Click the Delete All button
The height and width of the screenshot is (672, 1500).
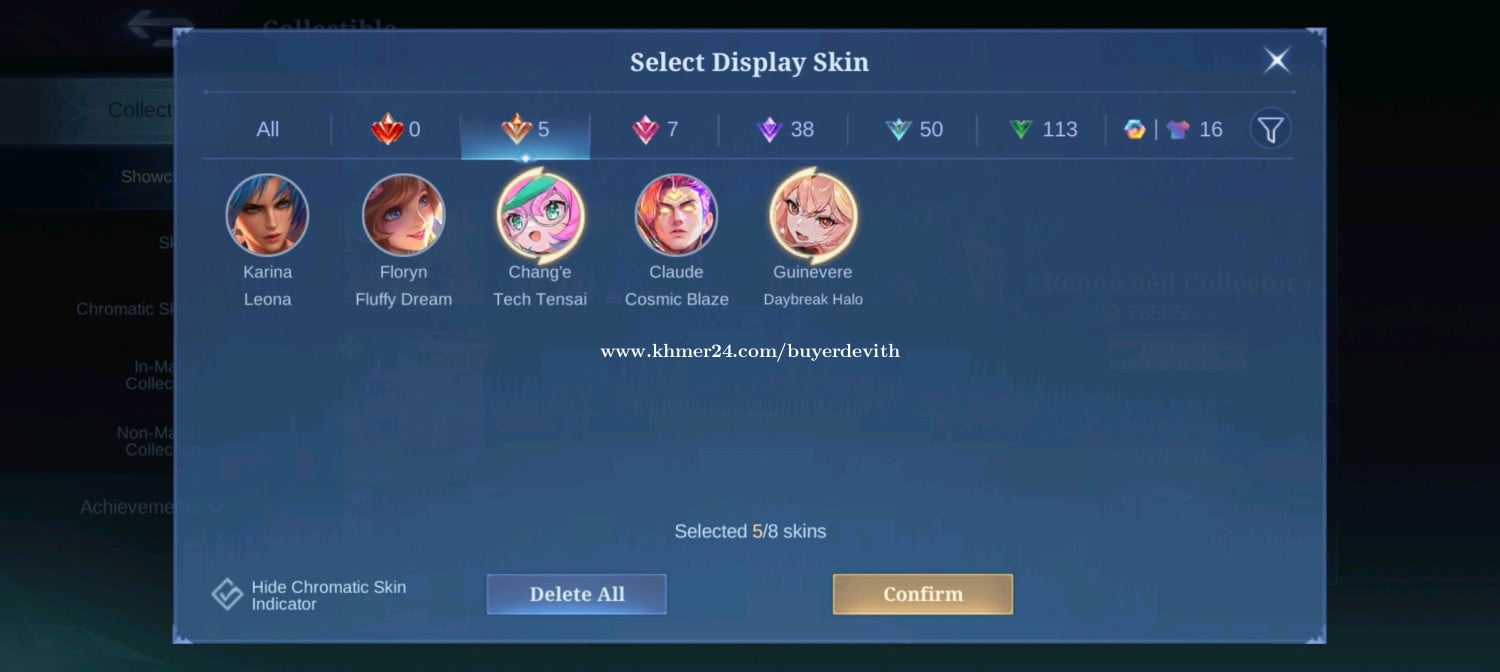point(577,594)
